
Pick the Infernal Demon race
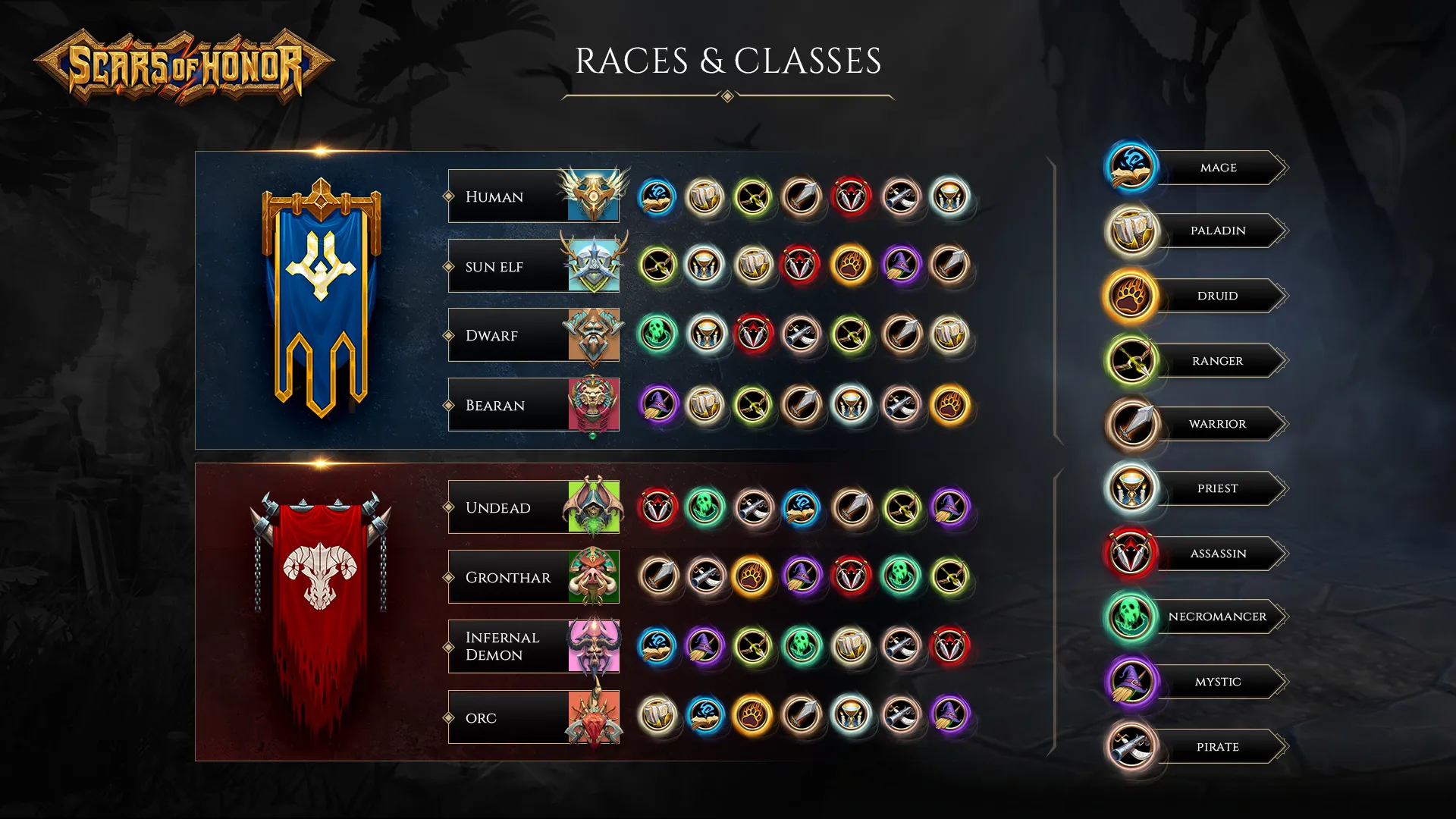tap(532, 646)
